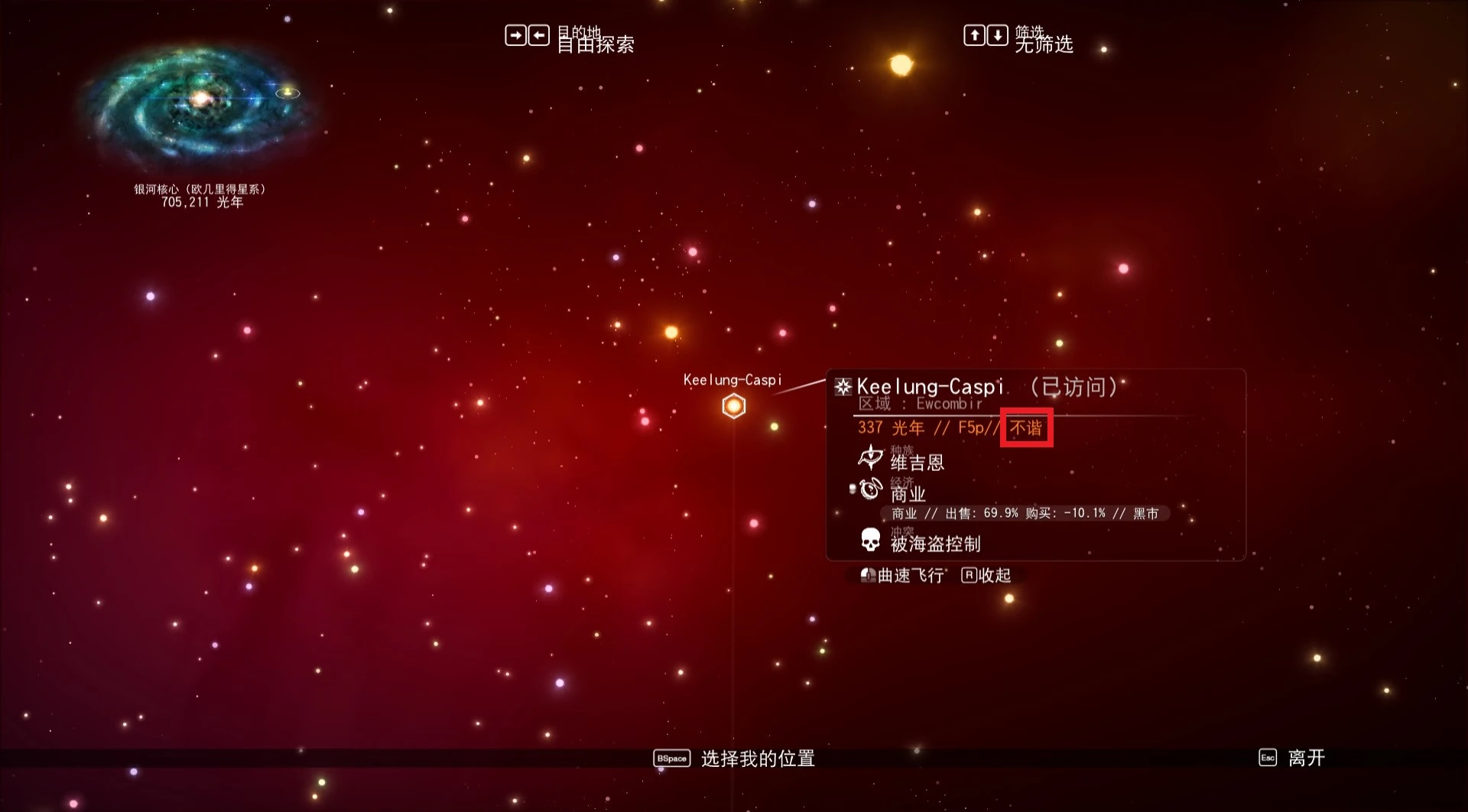Collapse the system panel via R 收起
This screenshot has height=812, width=1468.
(985, 575)
